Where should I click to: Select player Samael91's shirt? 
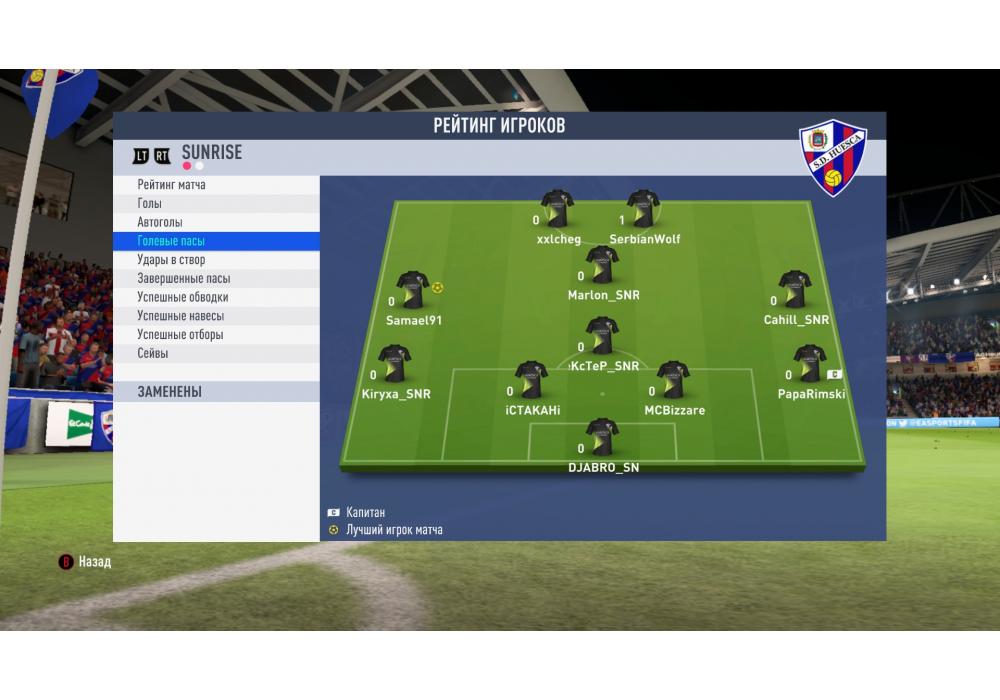(x=412, y=290)
